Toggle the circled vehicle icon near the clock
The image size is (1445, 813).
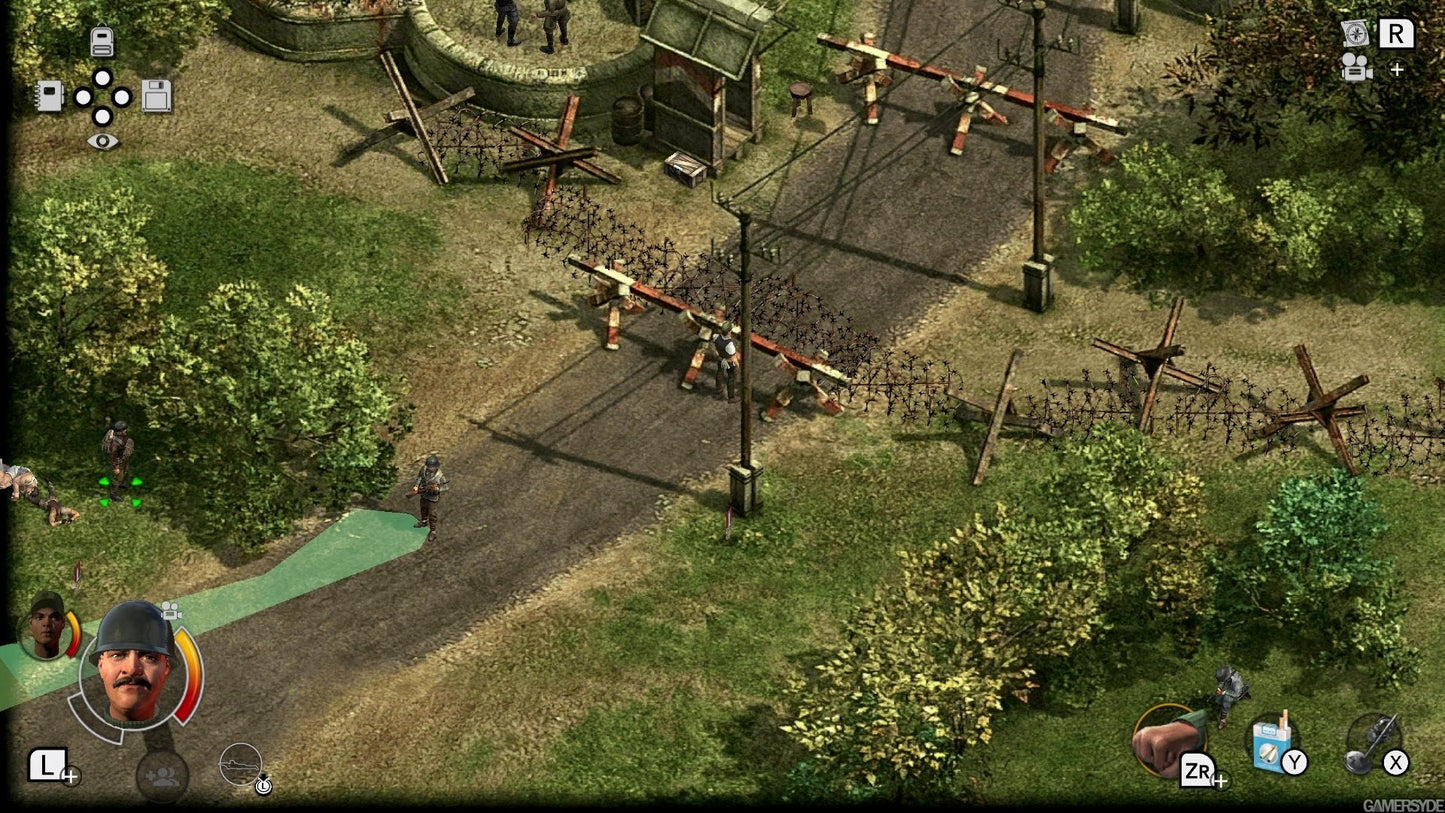[x=240, y=764]
